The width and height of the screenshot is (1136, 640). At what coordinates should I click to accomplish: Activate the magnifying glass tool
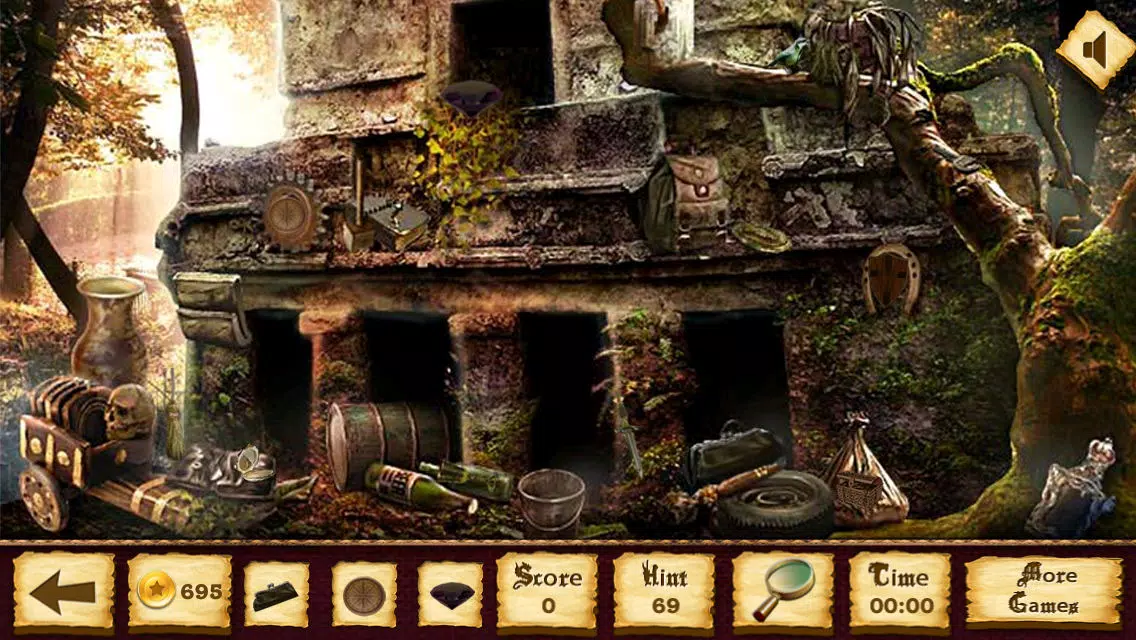(783, 590)
